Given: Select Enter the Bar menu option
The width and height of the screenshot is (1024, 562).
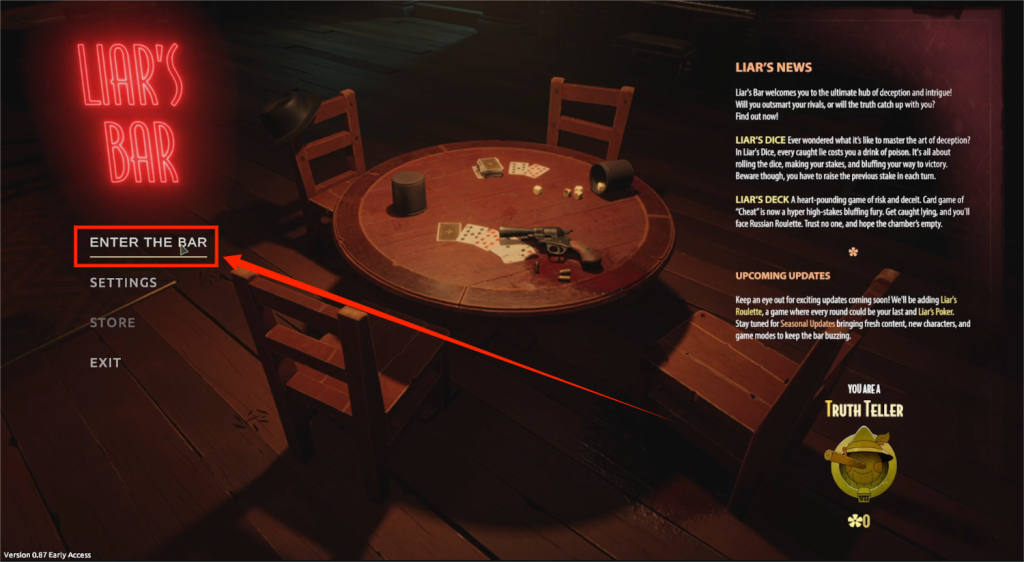Looking at the screenshot, I should coord(148,243).
